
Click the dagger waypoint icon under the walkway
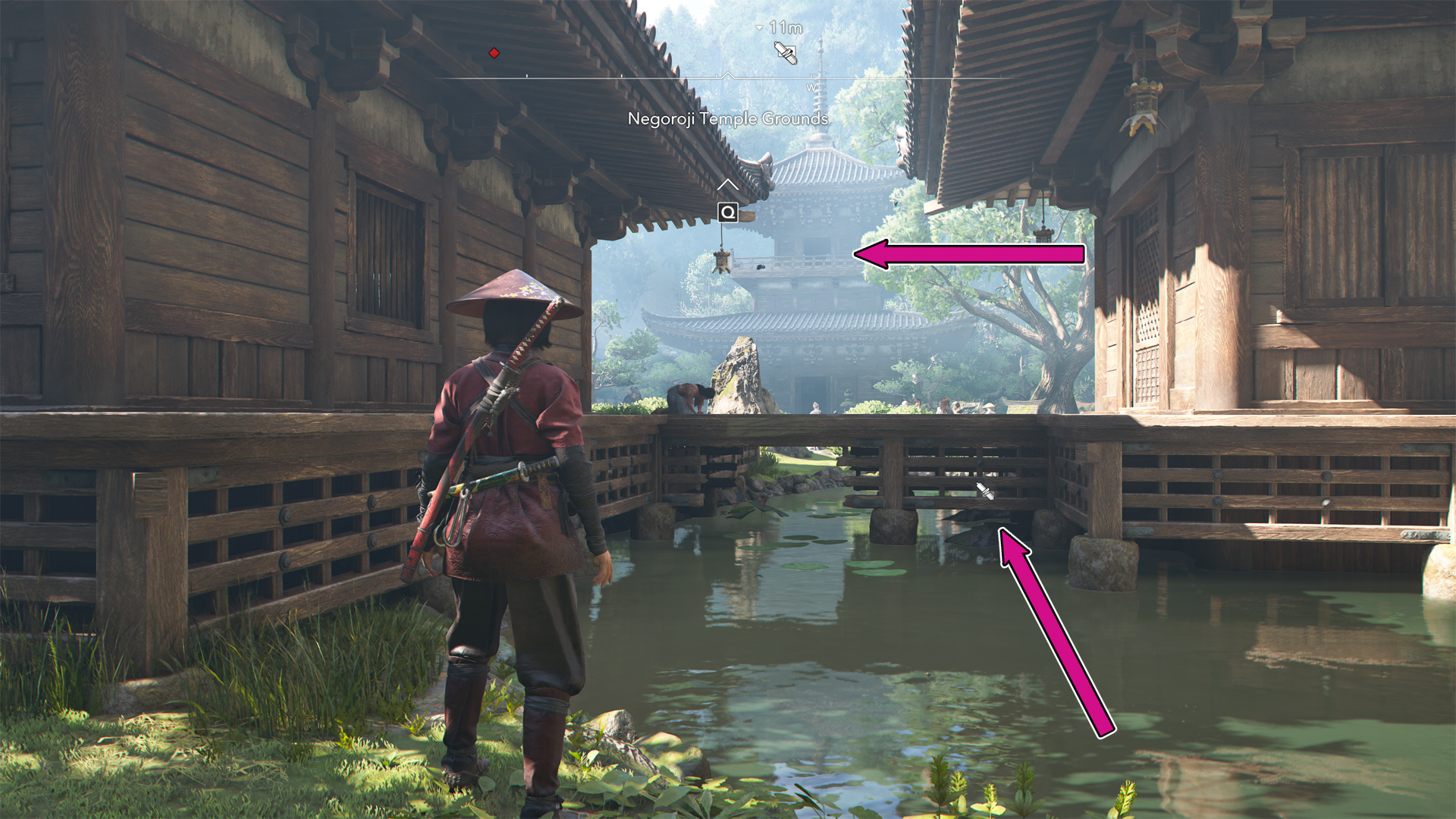[984, 491]
